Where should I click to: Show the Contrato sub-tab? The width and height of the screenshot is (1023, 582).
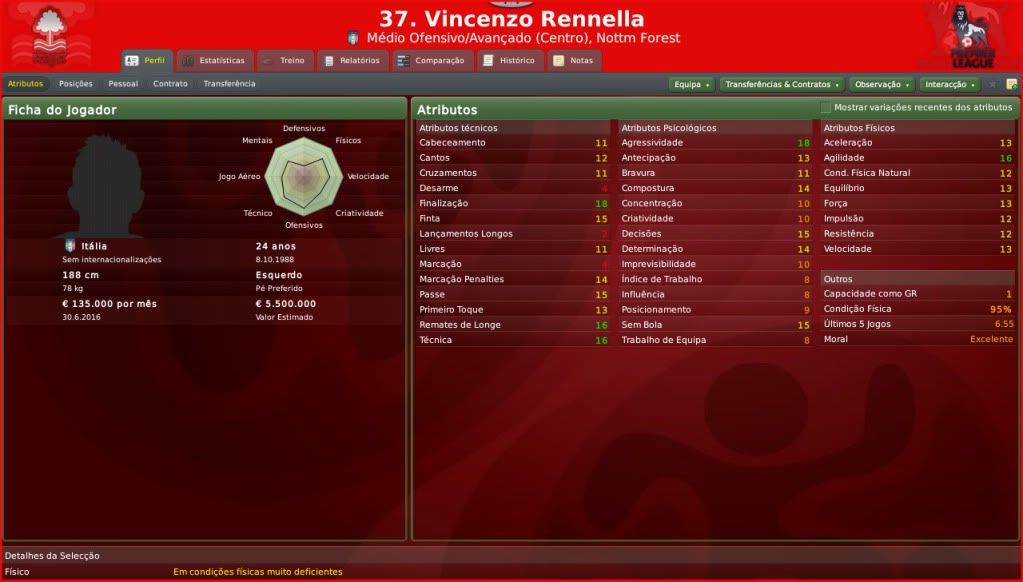pos(170,84)
